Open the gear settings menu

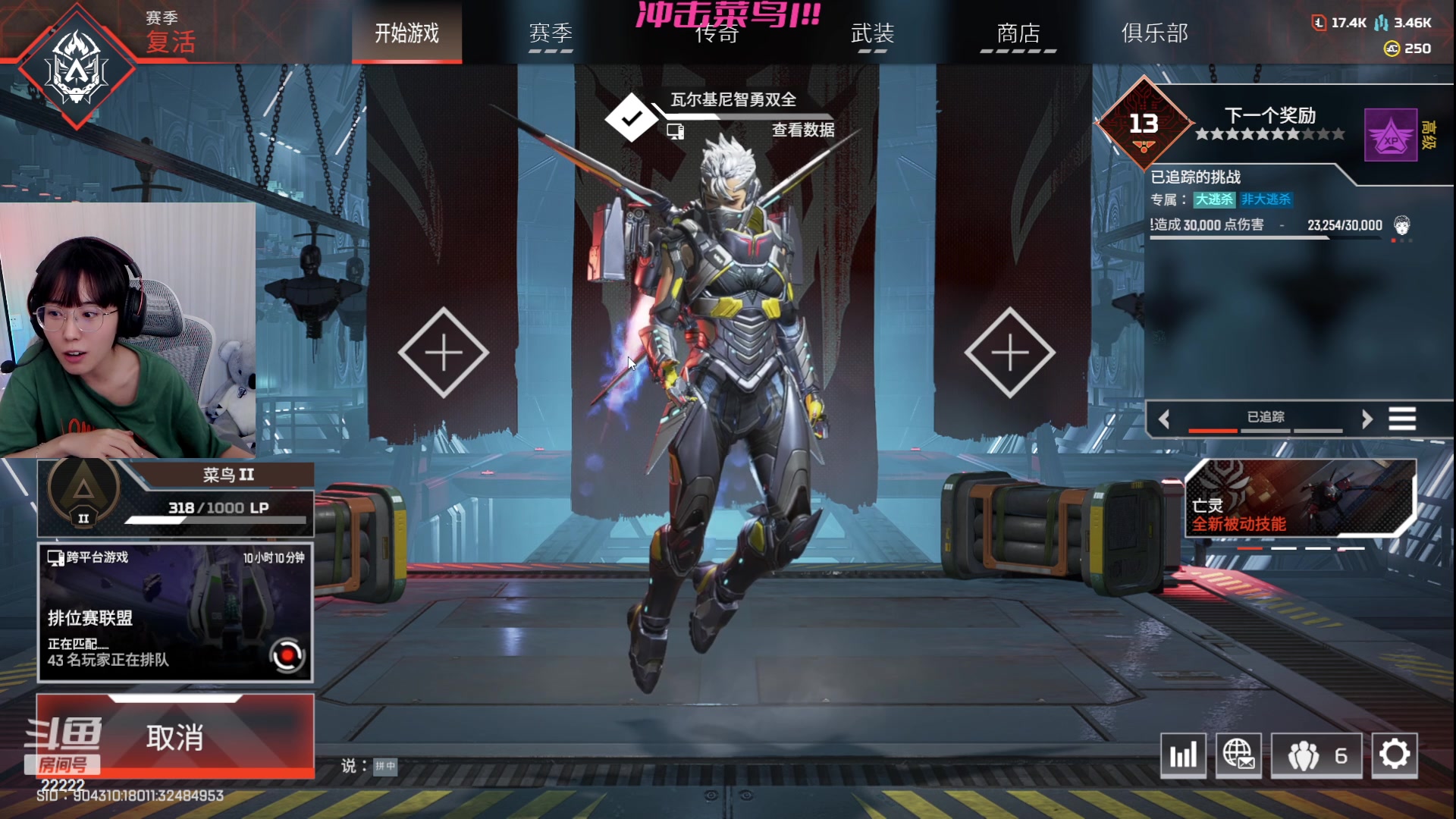pyautogui.click(x=1394, y=755)
